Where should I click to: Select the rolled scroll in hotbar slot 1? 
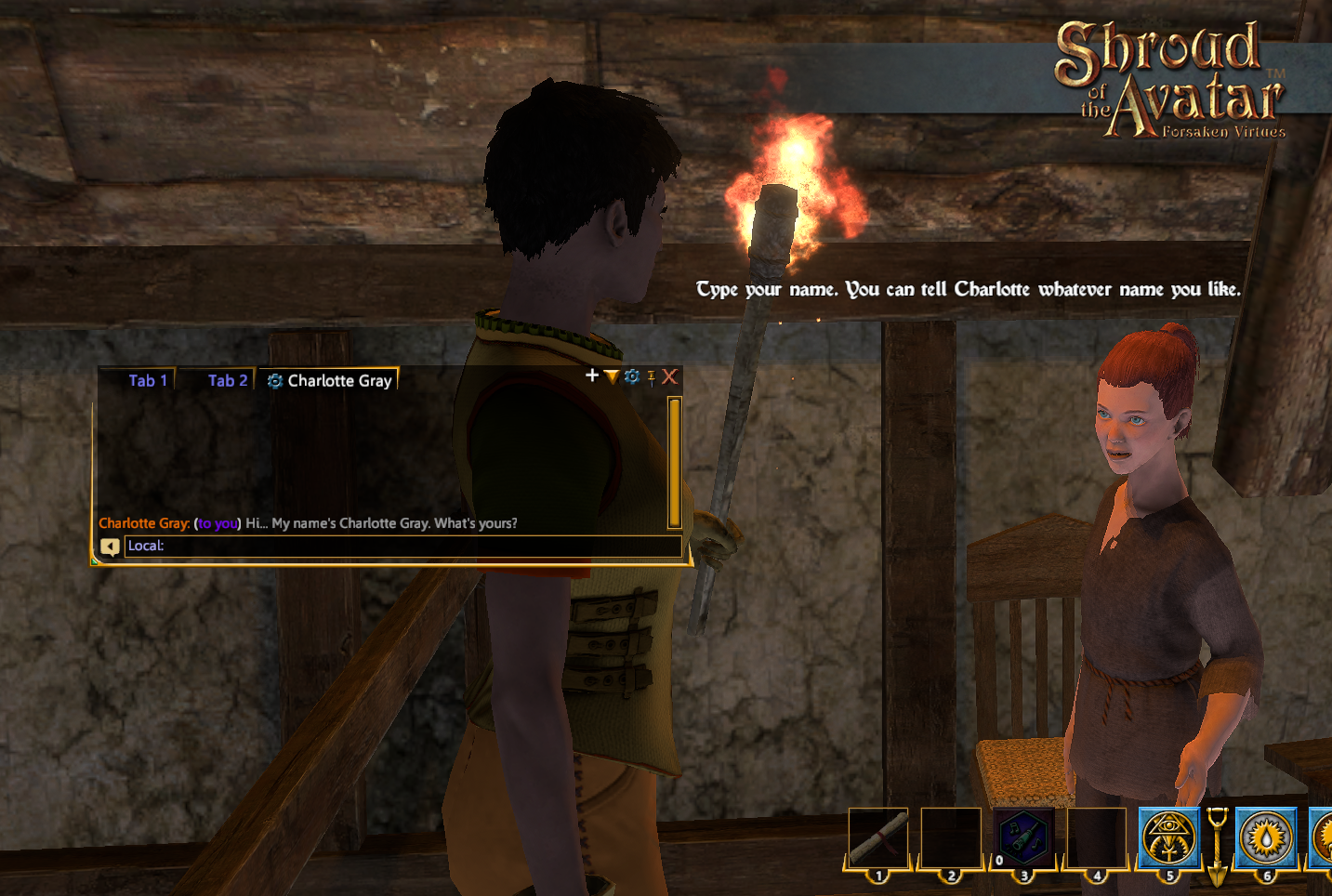[x=878, y=837]
